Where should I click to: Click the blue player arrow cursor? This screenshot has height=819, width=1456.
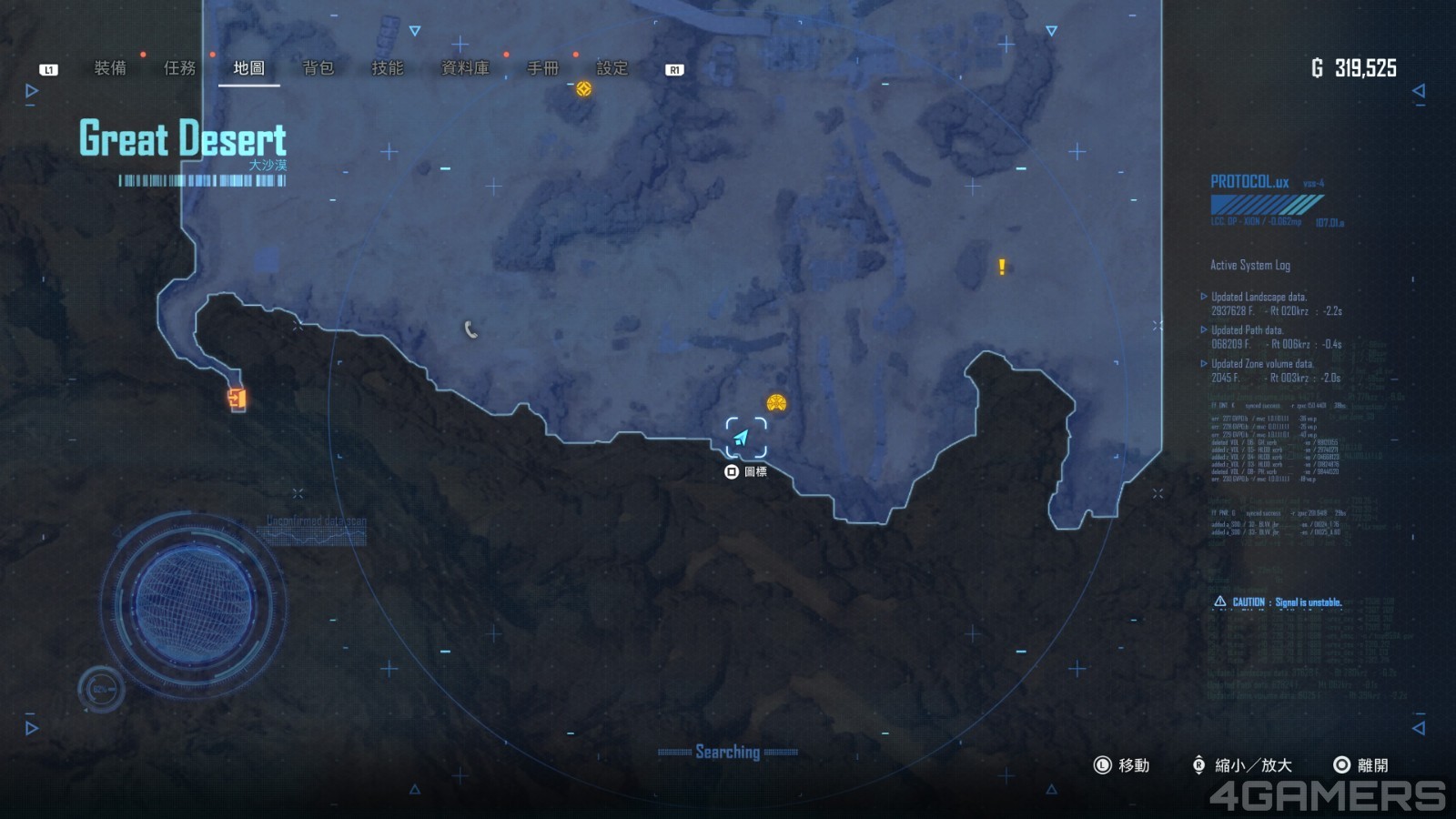point(743,438)
